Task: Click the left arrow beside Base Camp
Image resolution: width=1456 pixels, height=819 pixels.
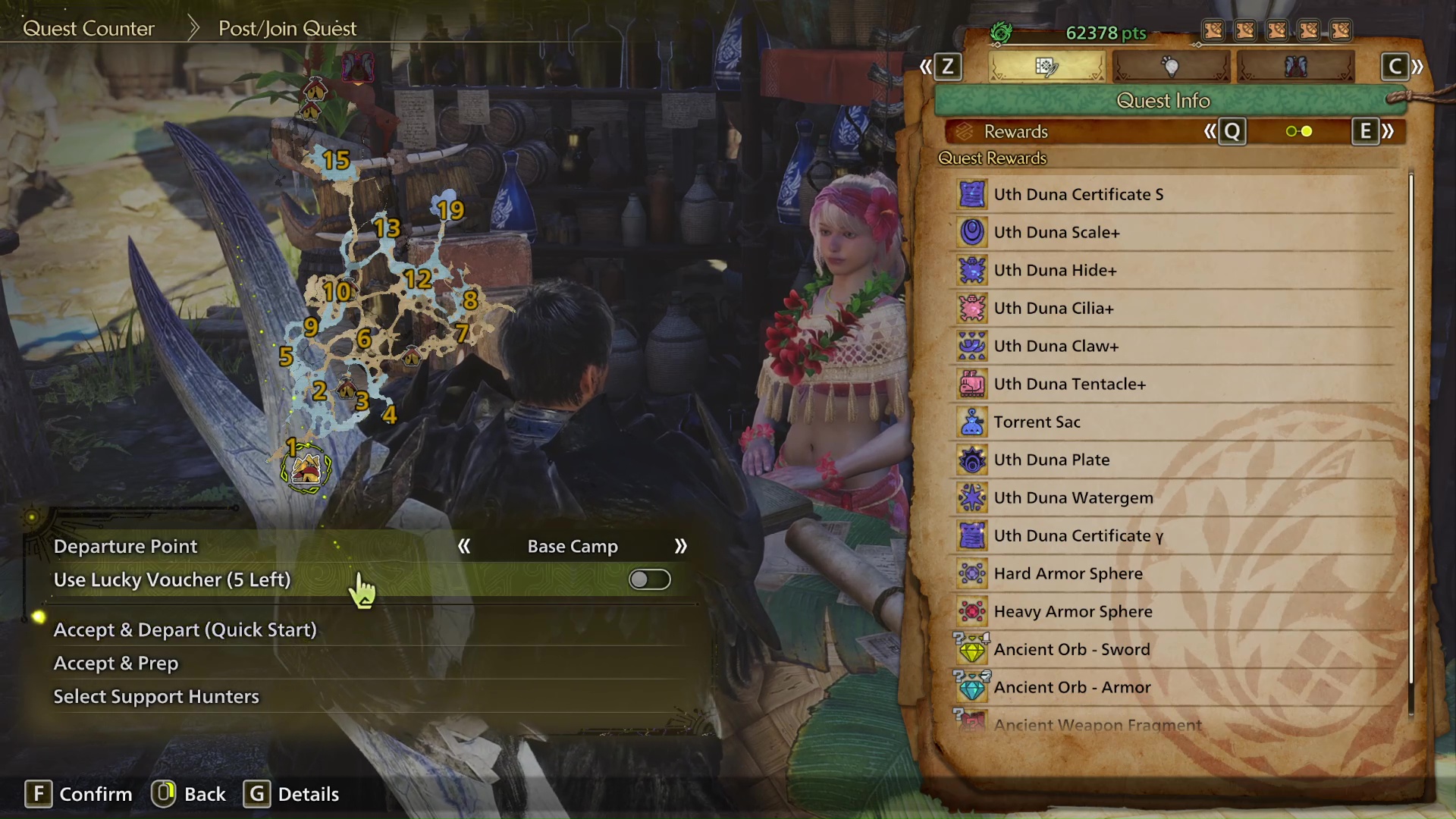Action: tap(464, 547)
